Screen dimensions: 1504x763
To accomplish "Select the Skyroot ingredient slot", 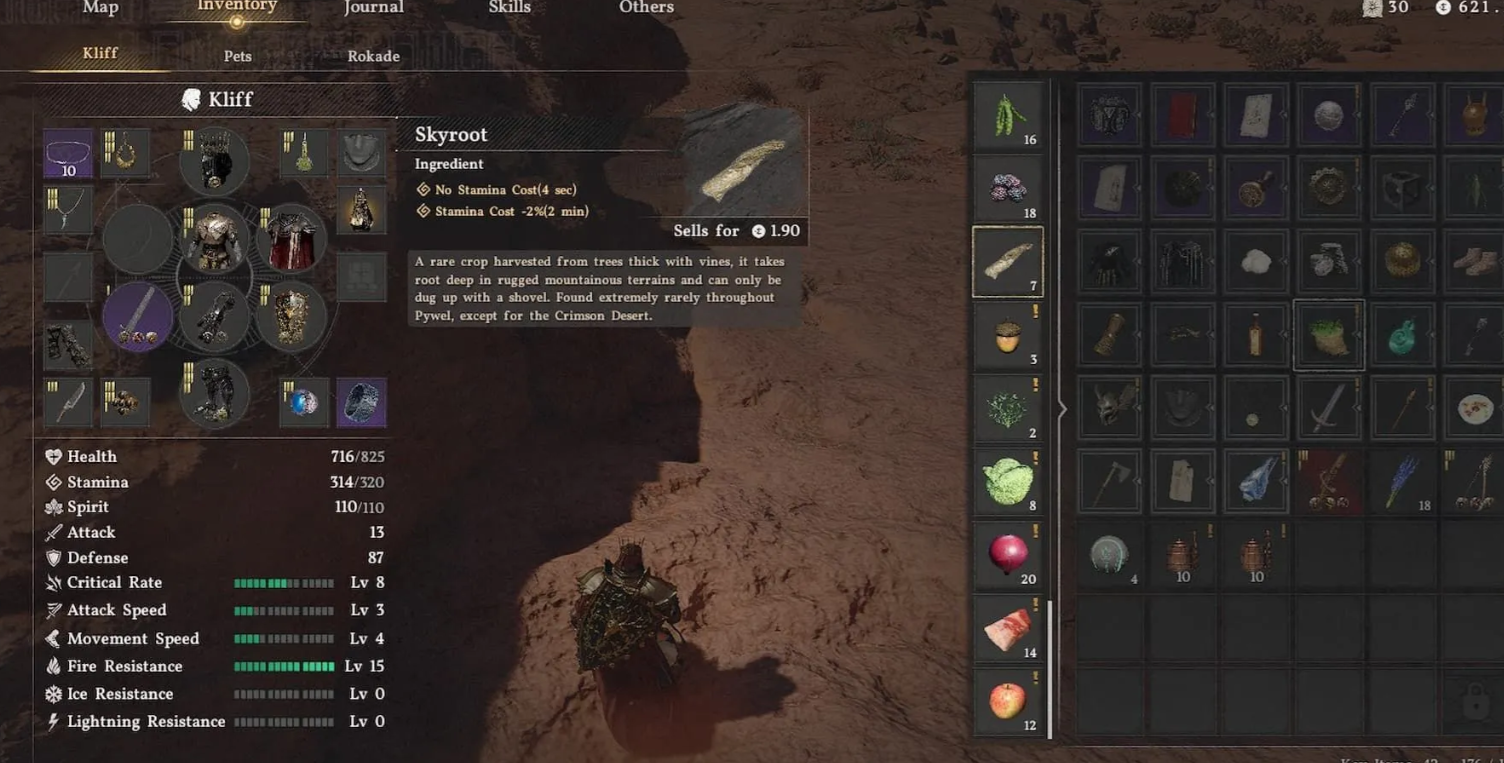I will point(1008,262).
